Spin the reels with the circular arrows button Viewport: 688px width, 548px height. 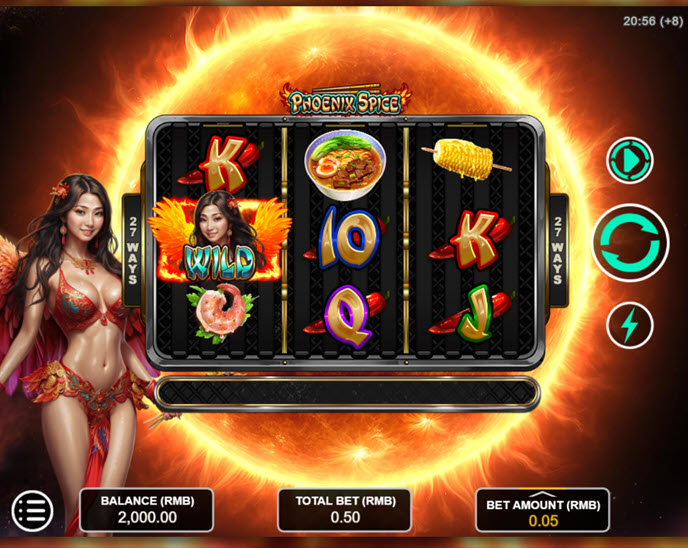630,243
